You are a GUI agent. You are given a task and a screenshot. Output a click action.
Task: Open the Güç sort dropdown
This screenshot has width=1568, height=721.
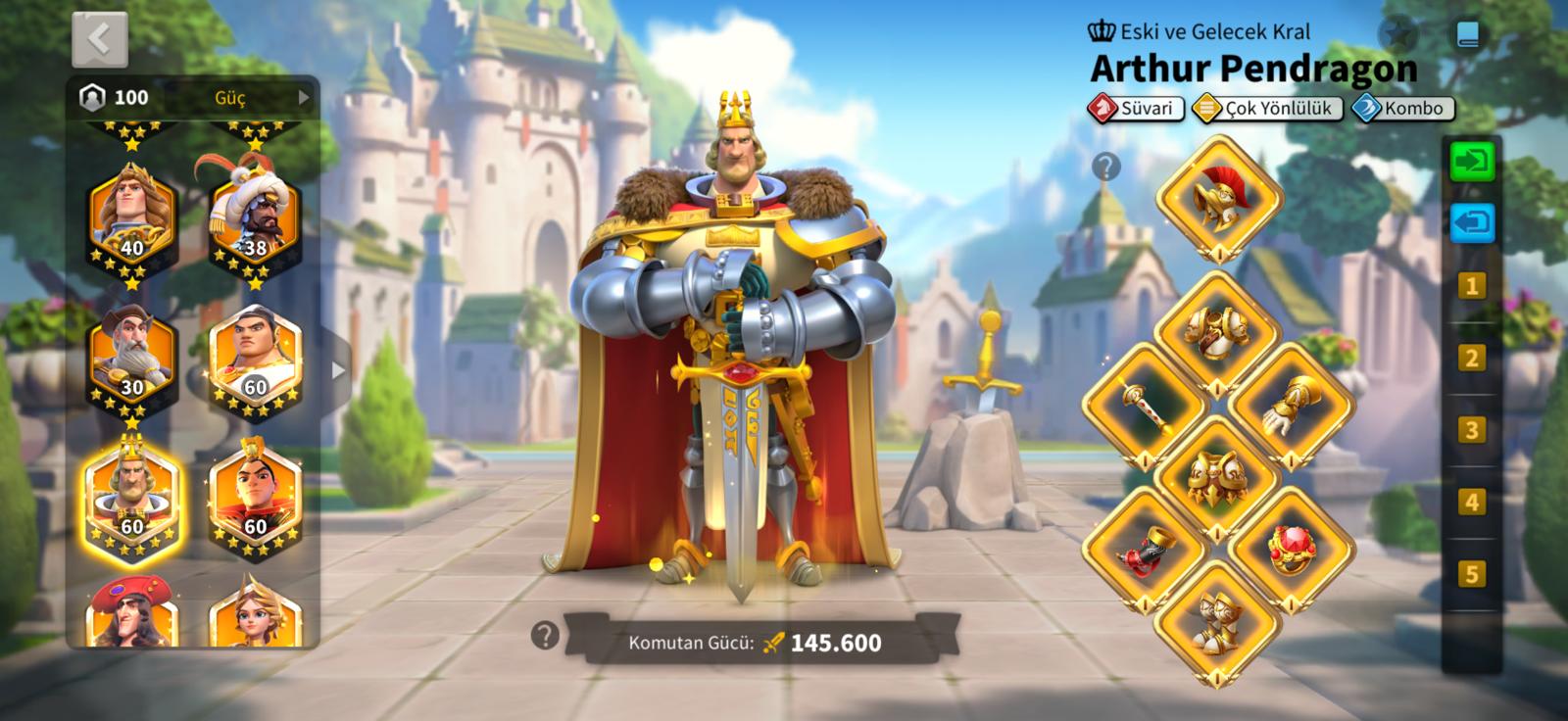click(x=261, y=97)
